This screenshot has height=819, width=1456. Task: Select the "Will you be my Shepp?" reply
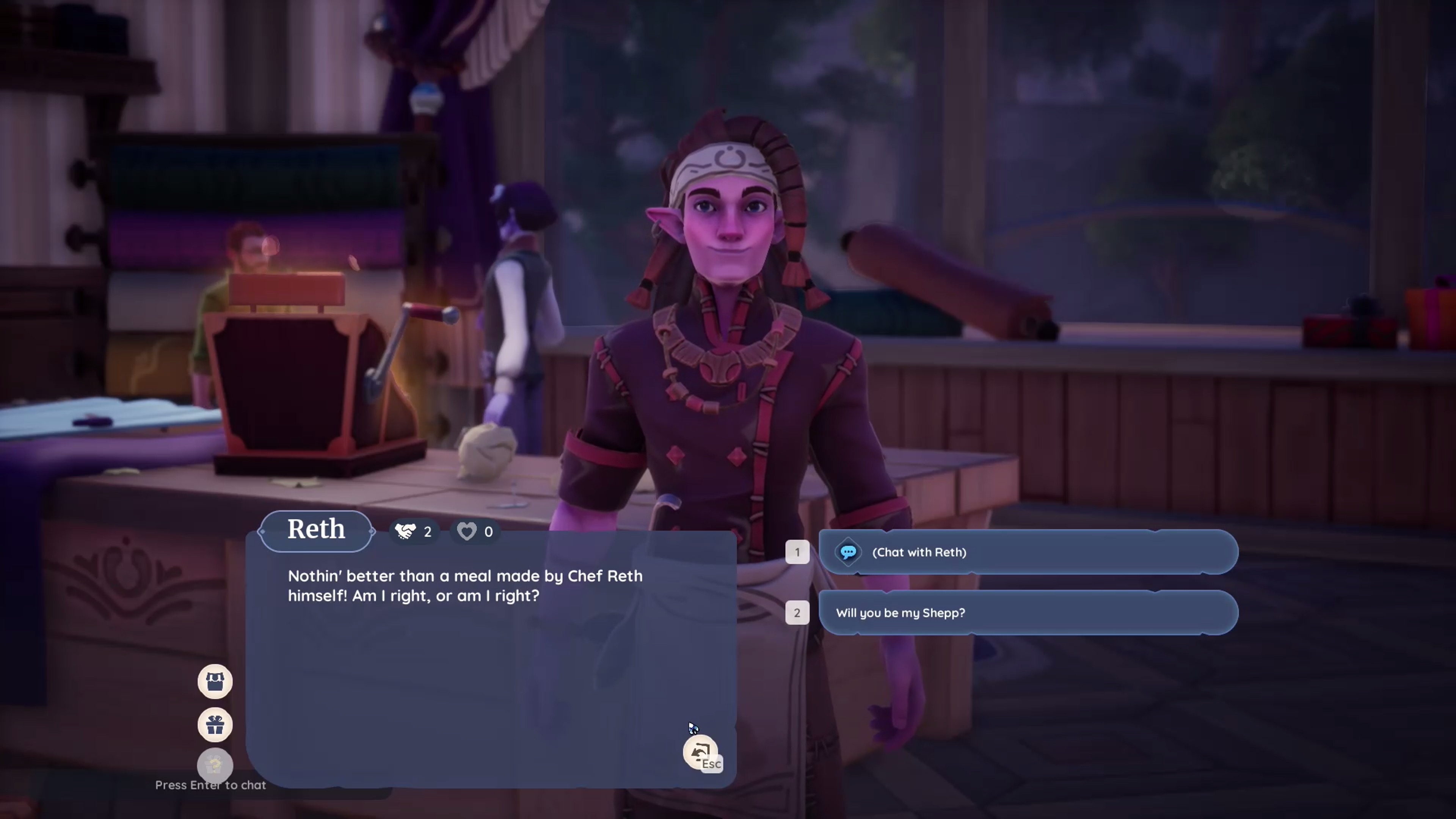click(x=1028, y=613)
